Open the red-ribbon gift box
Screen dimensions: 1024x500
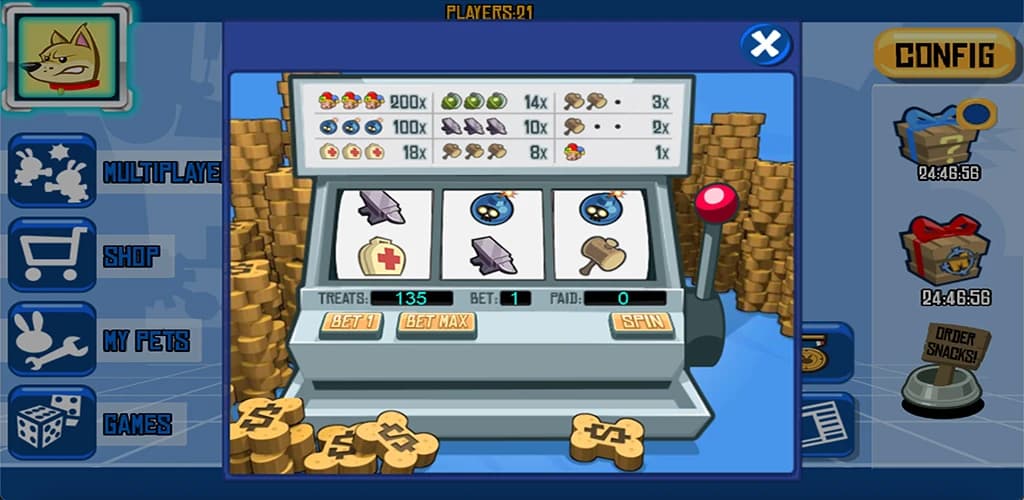pos(943,250)
